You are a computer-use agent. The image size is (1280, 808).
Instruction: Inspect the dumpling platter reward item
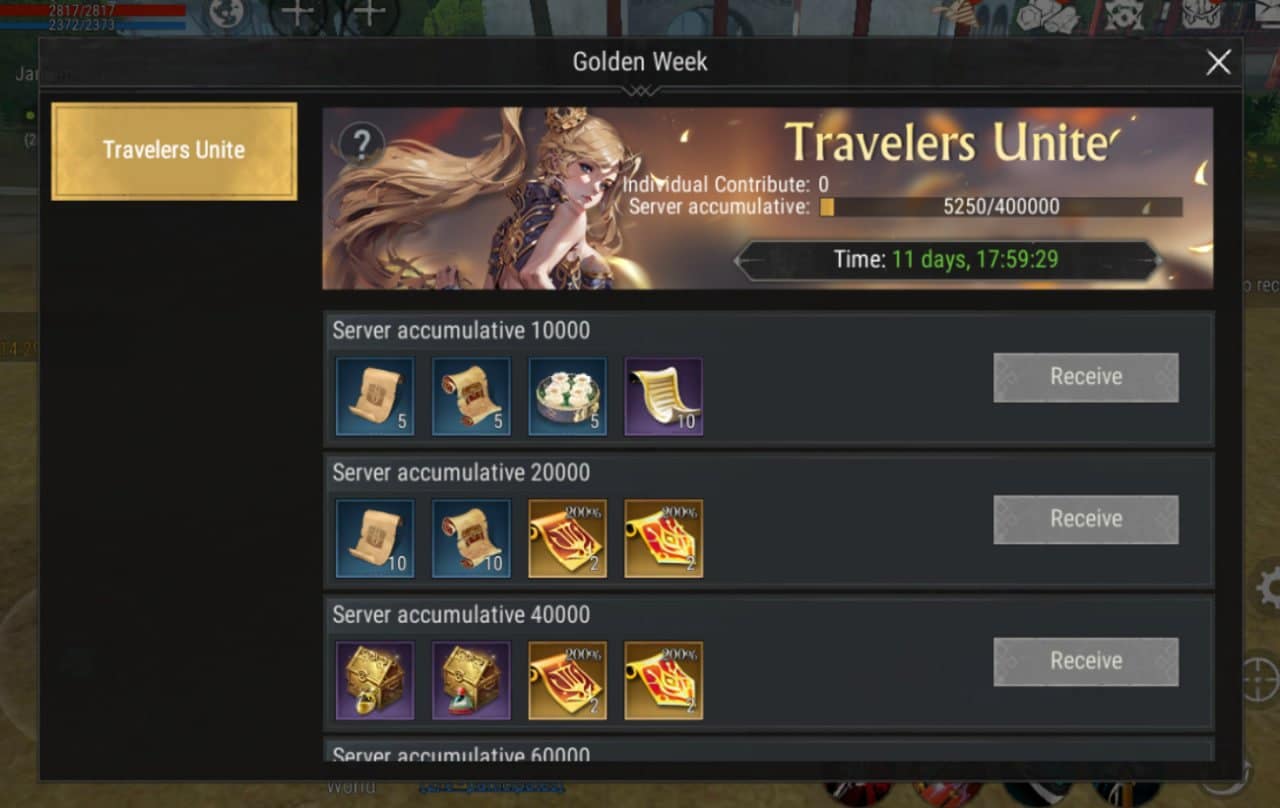567,394
